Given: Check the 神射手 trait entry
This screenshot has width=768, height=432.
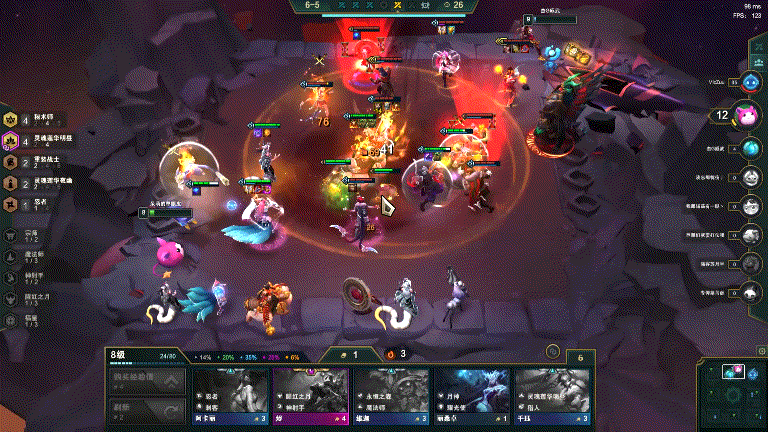Looking at the screenshot, I should (28, 277).
